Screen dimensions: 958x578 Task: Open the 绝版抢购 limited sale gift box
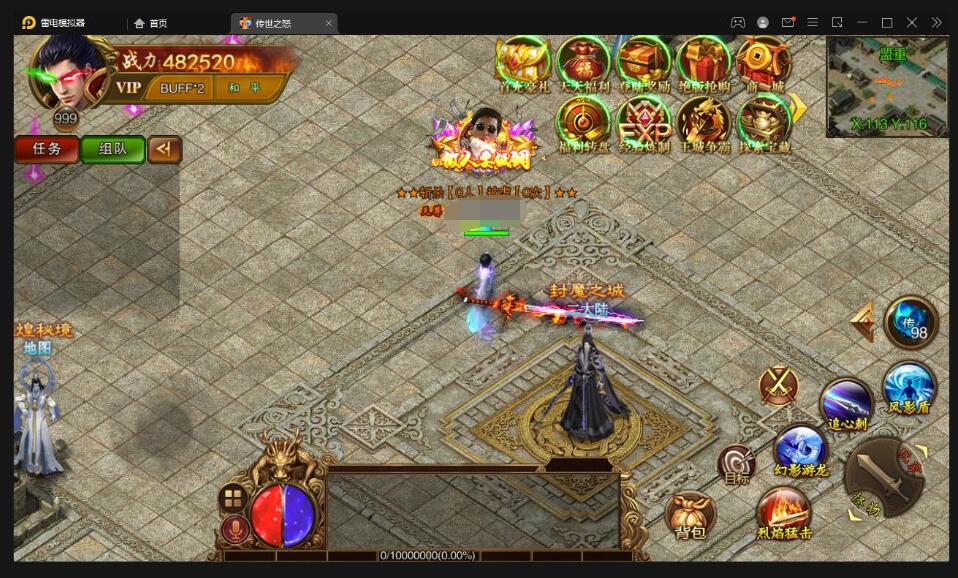pos(704,62)
